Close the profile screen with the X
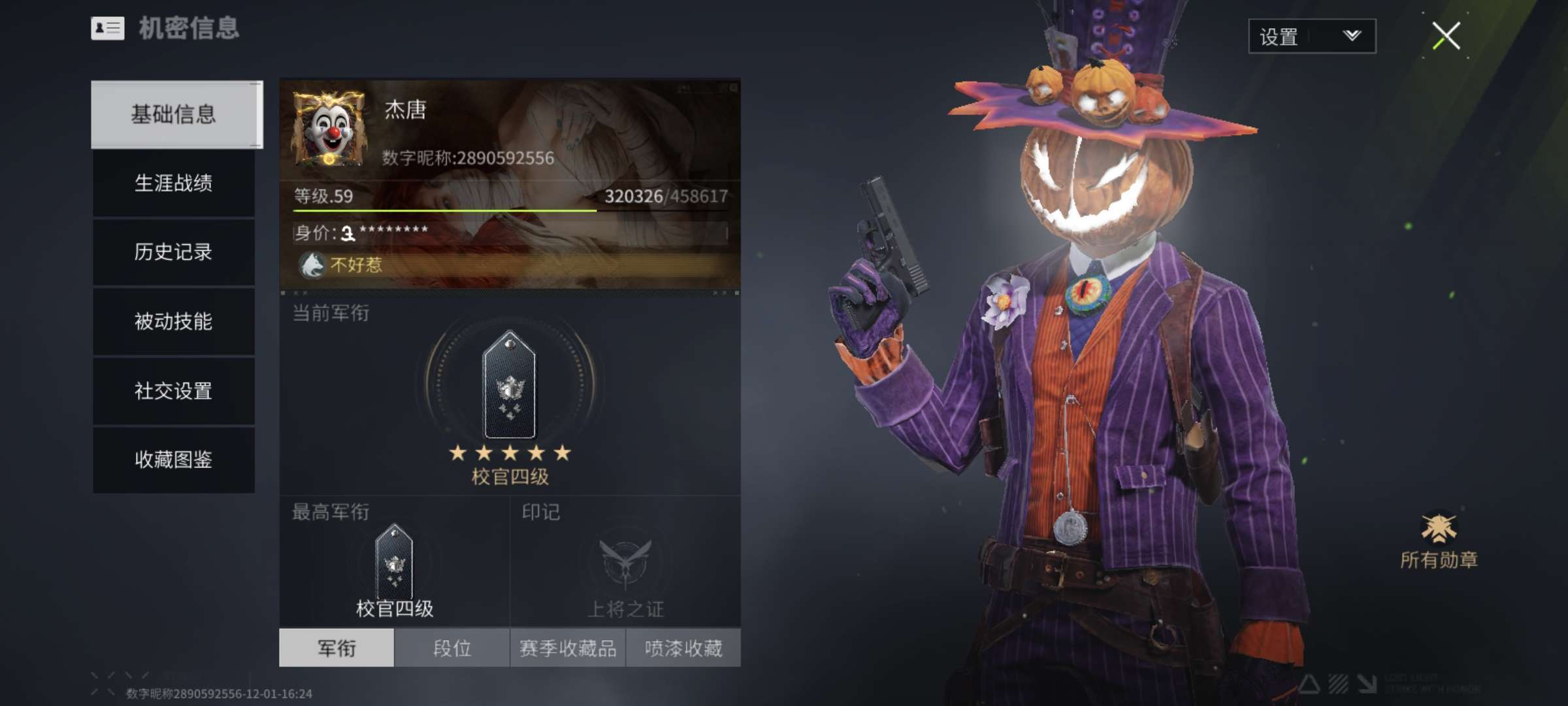This screenshot has width=1568, height=706. (x=1446, y=36)
